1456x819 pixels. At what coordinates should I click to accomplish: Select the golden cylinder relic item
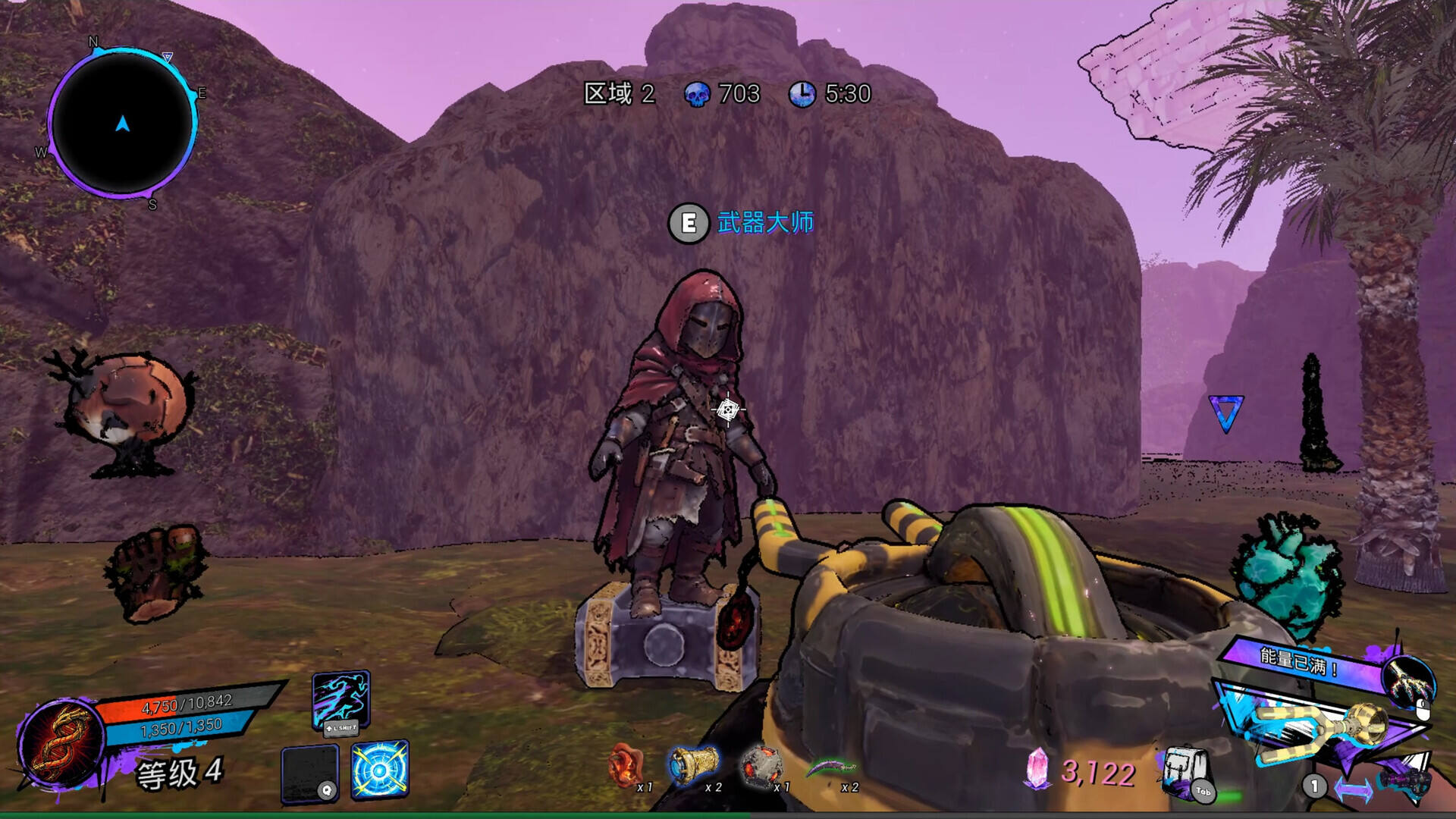[692, 764]
